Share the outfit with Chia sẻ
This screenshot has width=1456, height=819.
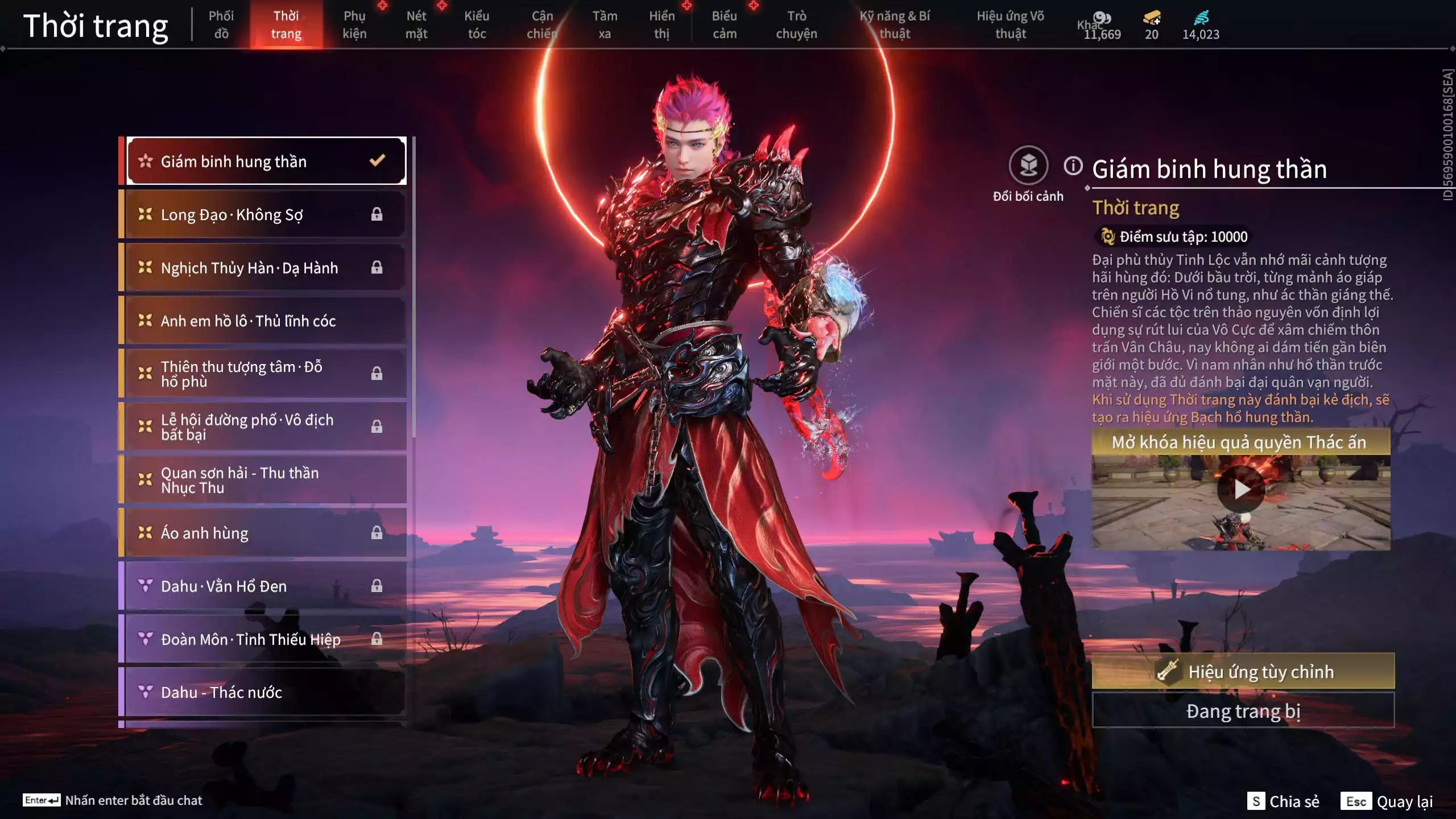click(x=1284, y=801)
